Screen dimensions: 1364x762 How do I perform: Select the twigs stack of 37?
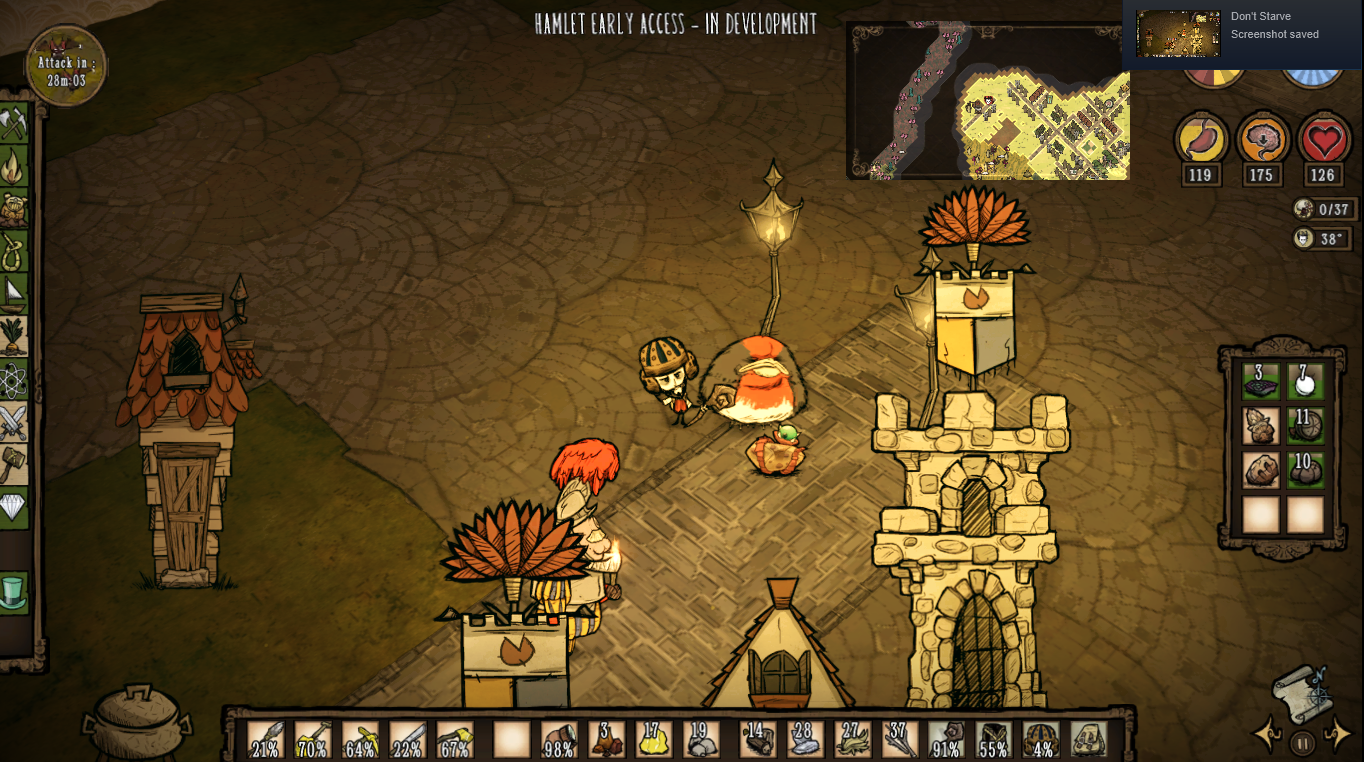click(x=899, y=740)
